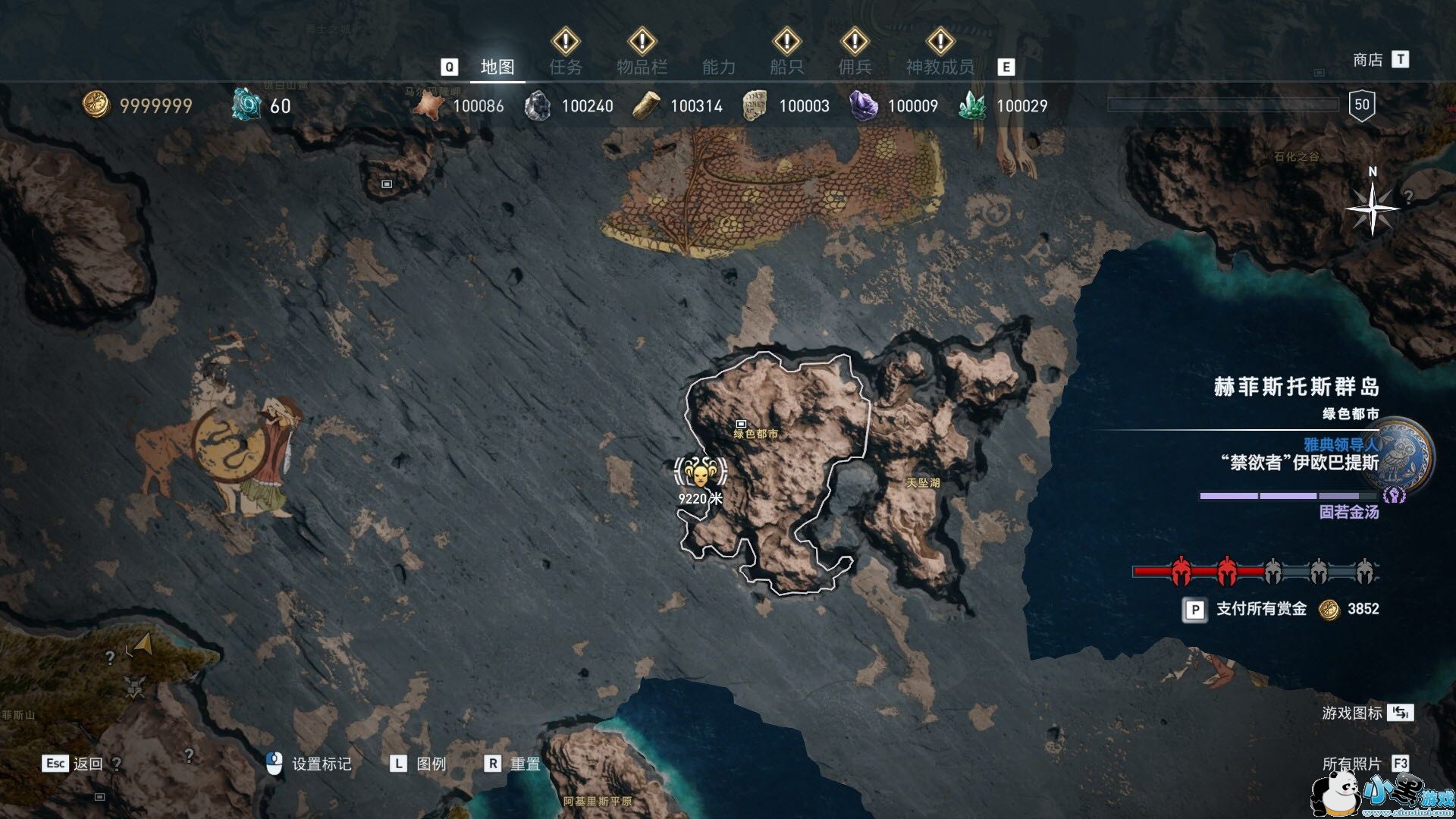This screenshot has width=1456, height=819.
Task: Open the 任务 quests tab
Action: [x=566, y=67]
